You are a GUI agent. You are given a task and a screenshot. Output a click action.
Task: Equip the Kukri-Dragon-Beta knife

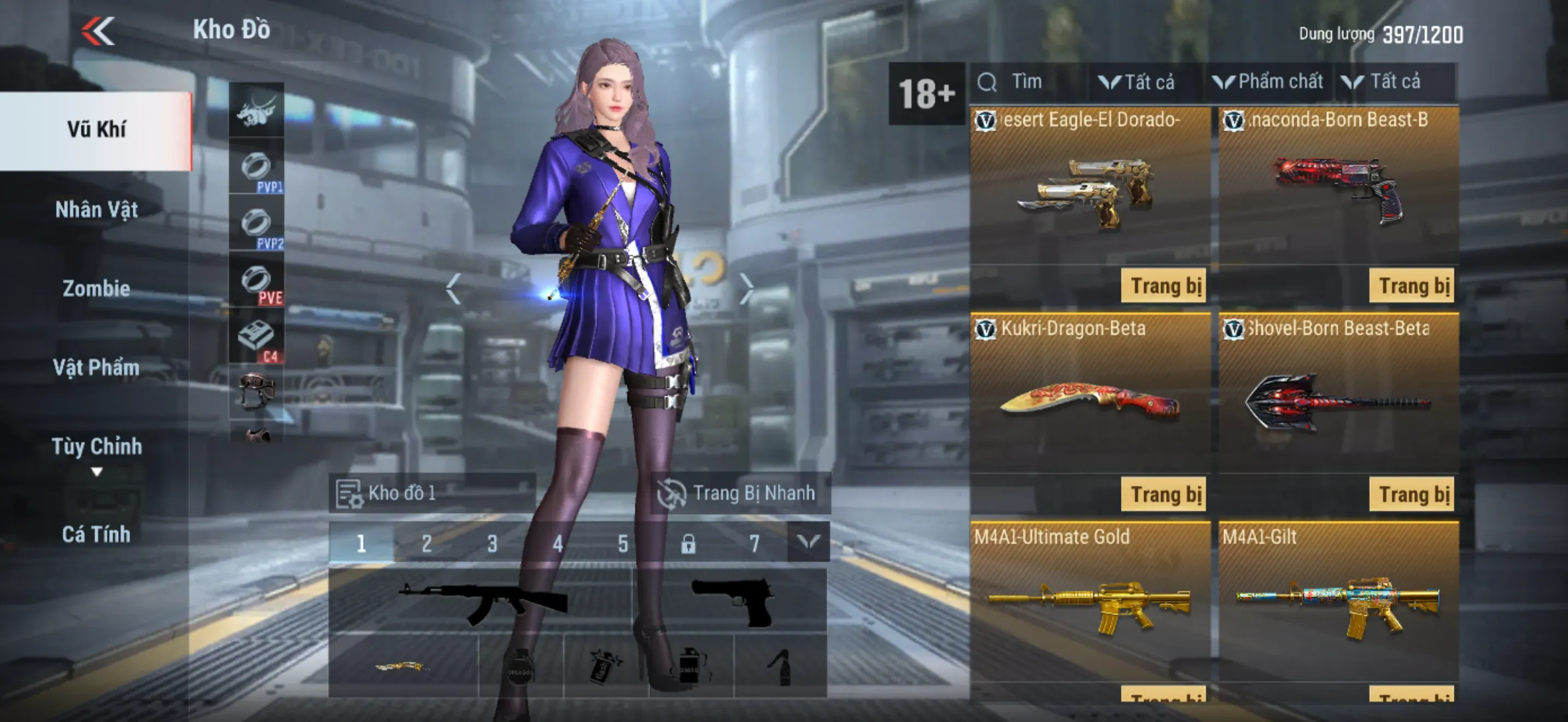[x=1163, y=494]
